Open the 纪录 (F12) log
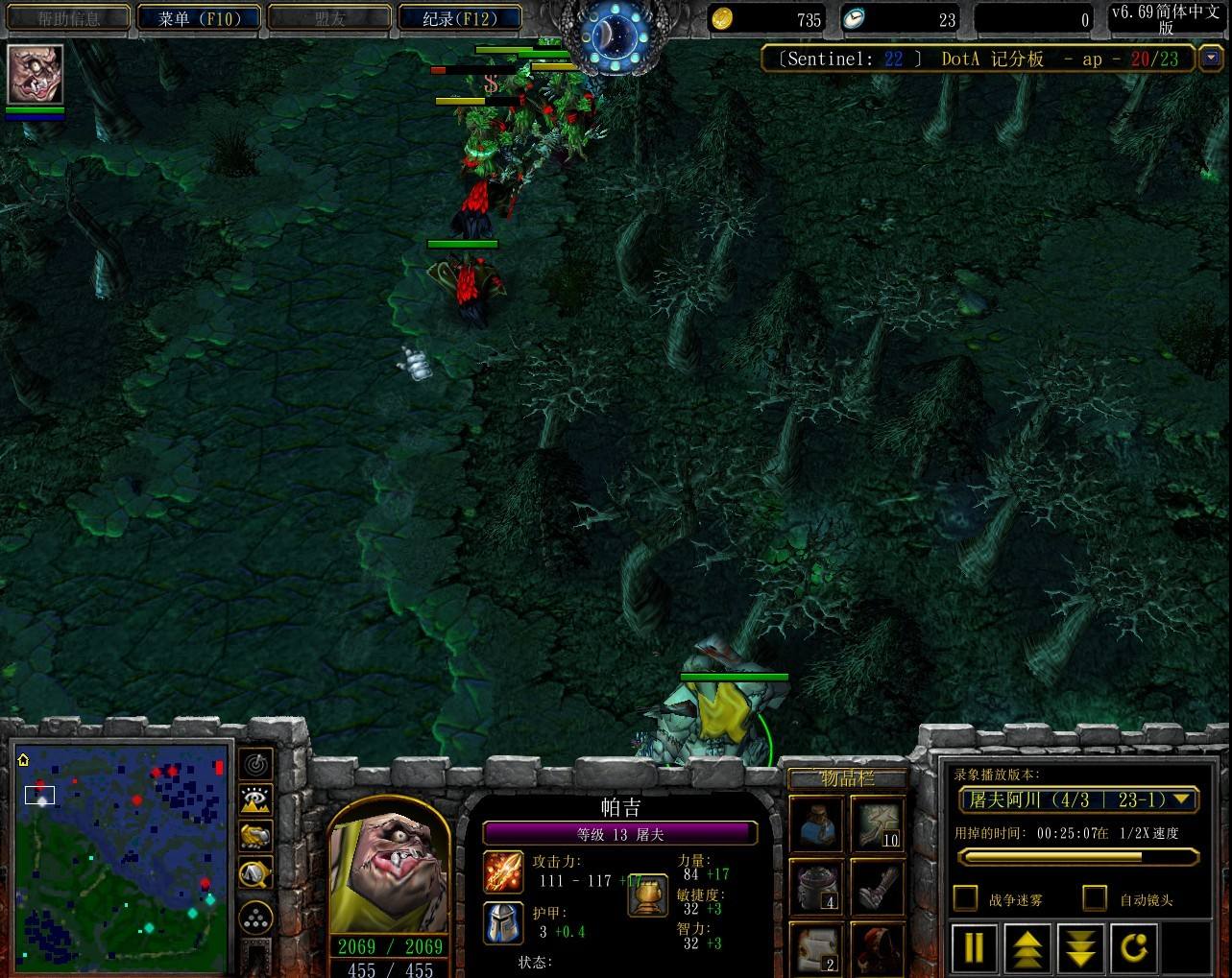 point(459,18)
